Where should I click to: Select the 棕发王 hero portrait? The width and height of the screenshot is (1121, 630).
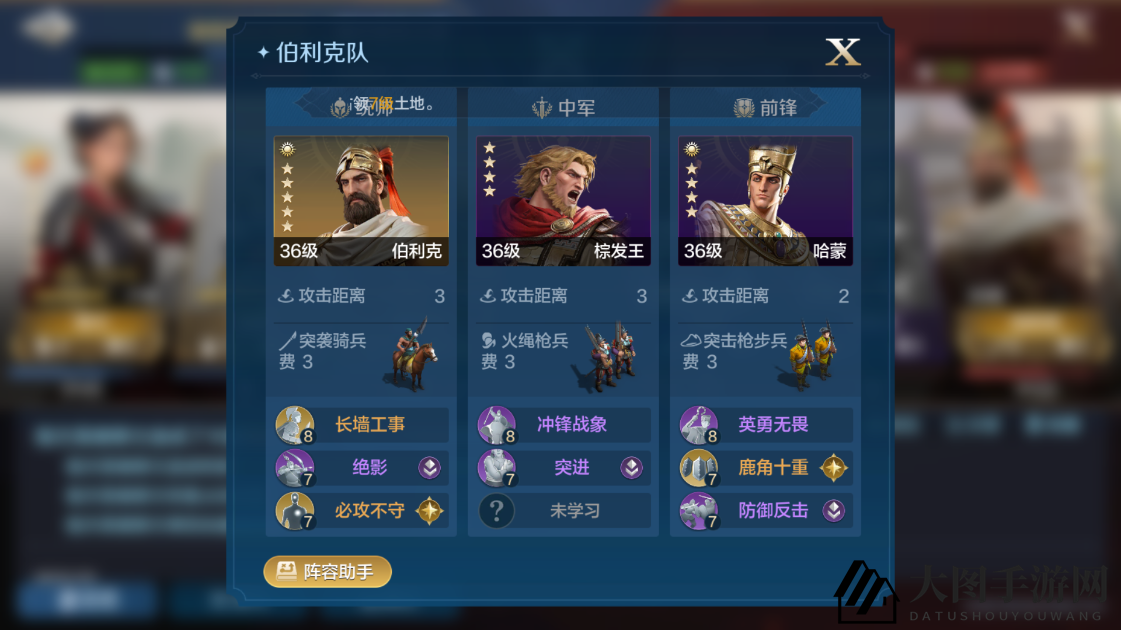click(x=563, y=201)
